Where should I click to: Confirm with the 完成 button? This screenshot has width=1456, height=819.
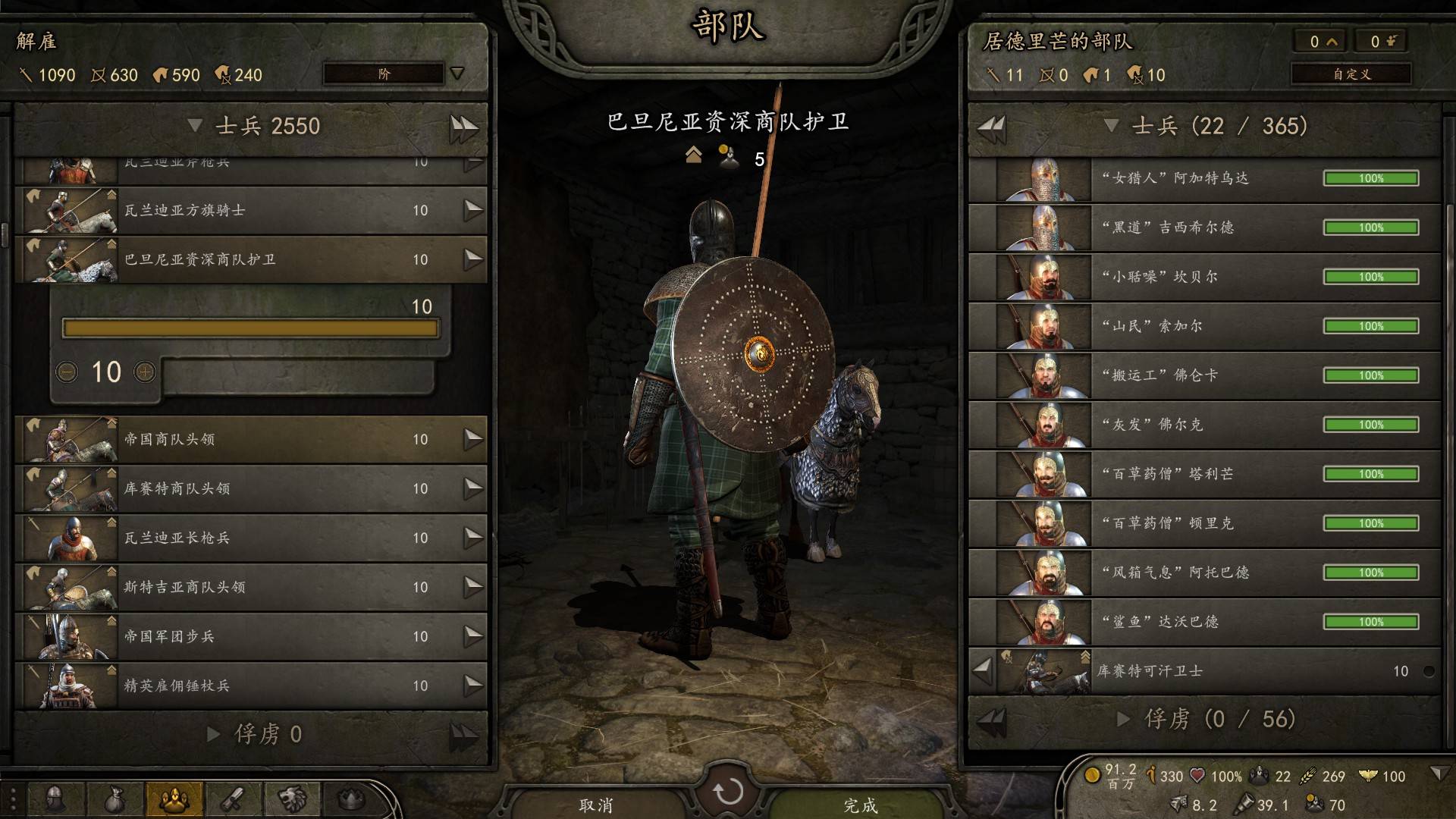point(860,805)
